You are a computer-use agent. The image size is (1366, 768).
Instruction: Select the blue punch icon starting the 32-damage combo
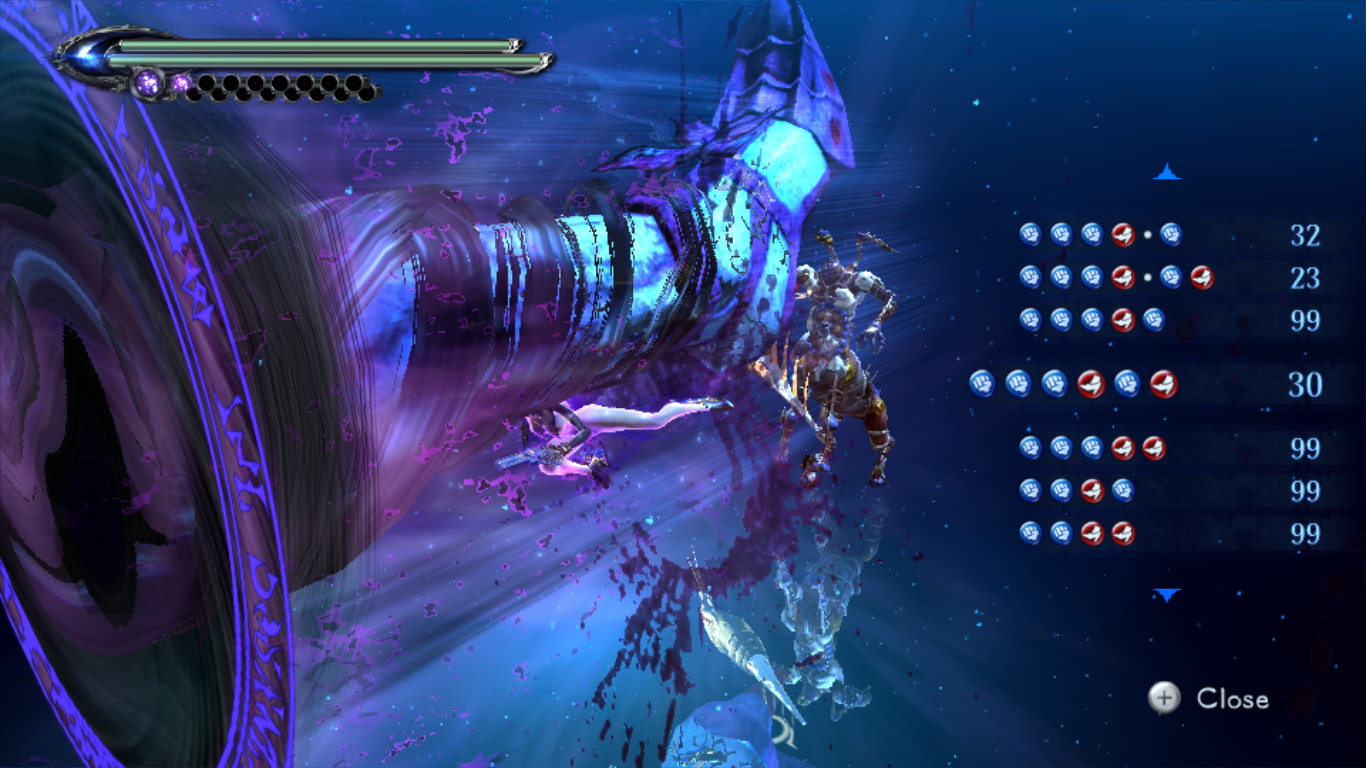pyautogui.click(x=1030, y=234)
